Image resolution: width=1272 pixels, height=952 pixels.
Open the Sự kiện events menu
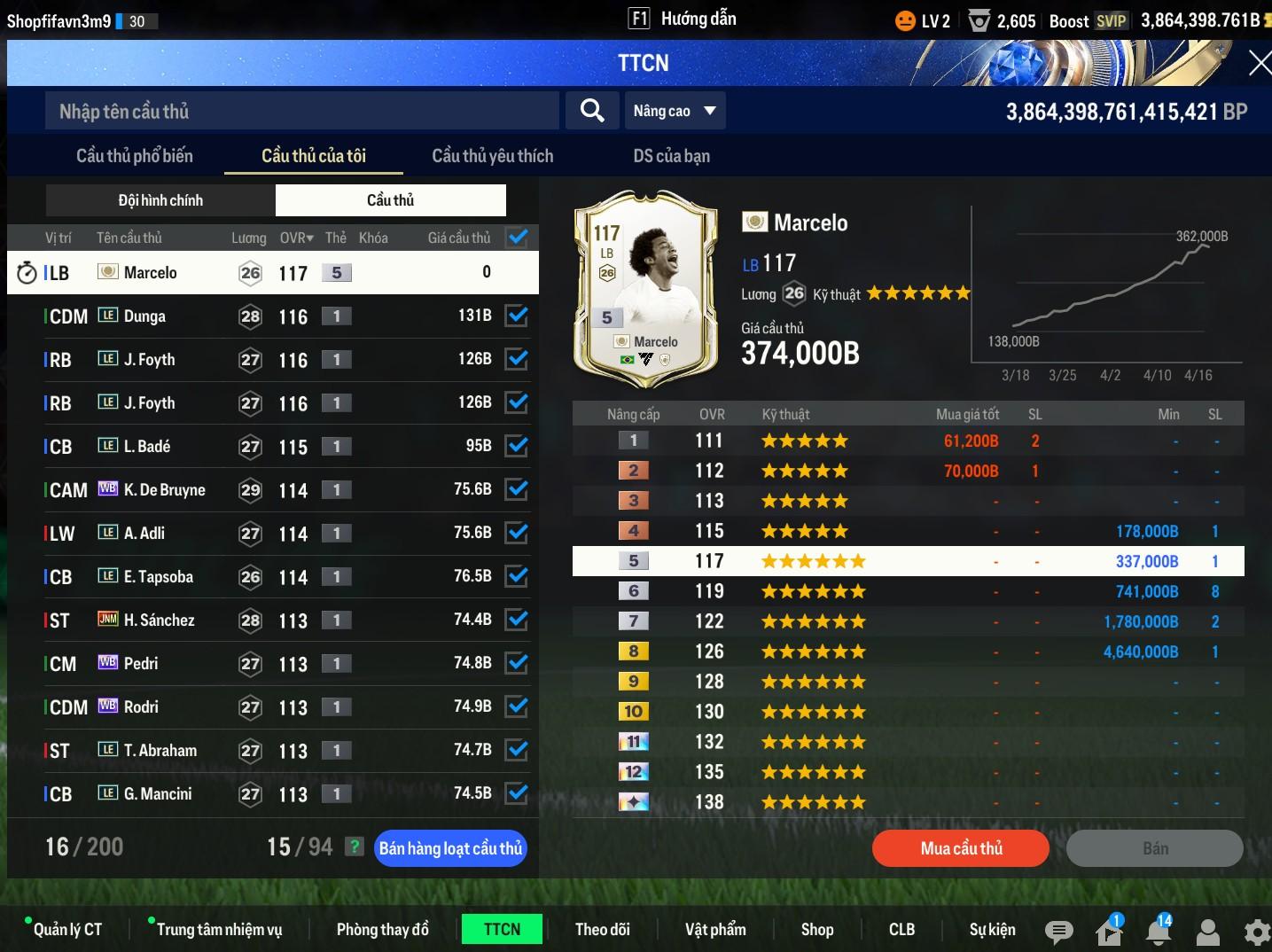pyautogui.click(x=992, y=929)
